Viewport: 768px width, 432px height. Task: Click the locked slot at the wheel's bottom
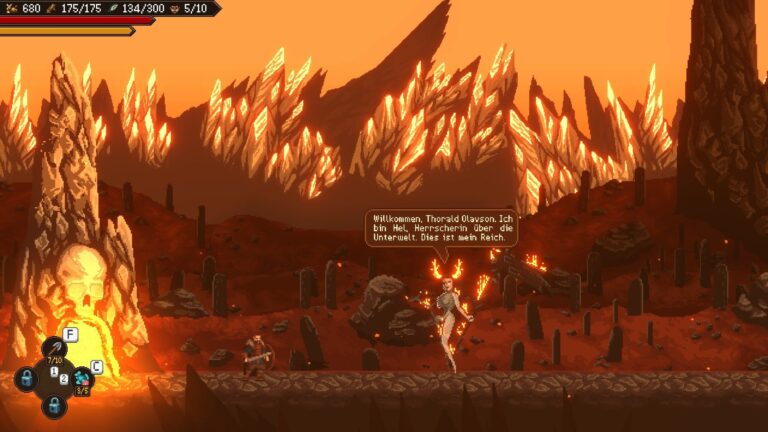(54, 405)
